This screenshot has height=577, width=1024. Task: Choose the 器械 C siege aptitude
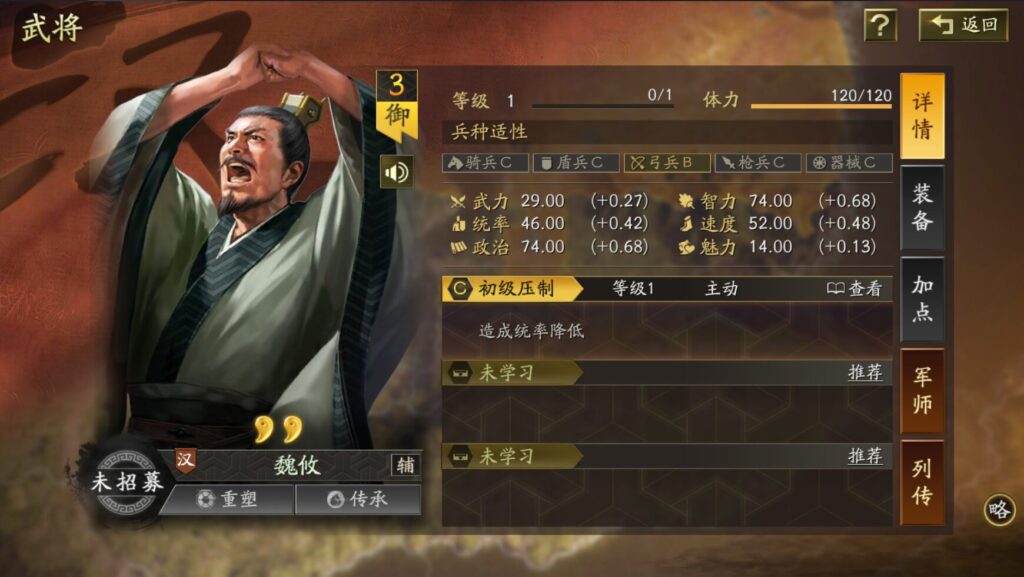tap(849, 162)
